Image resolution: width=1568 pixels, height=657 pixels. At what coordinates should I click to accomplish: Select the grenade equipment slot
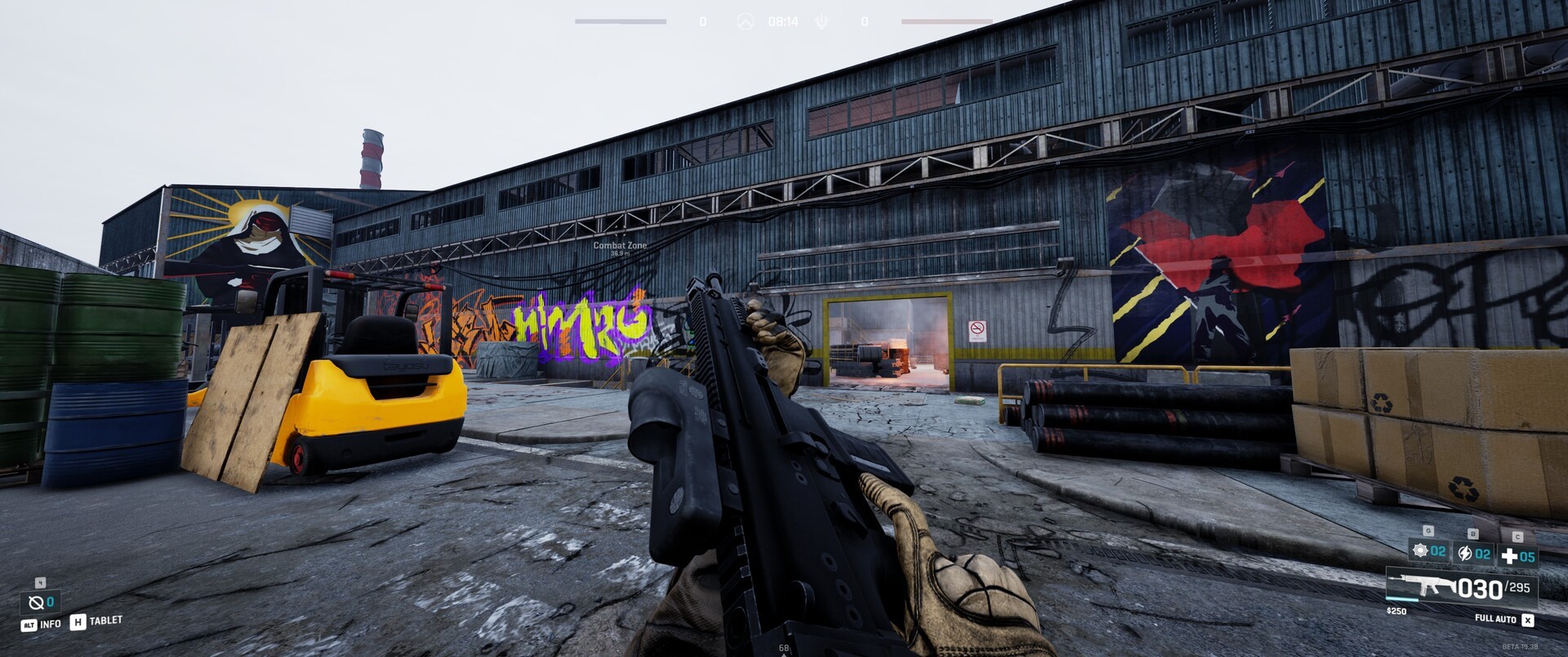(1429, 552)
